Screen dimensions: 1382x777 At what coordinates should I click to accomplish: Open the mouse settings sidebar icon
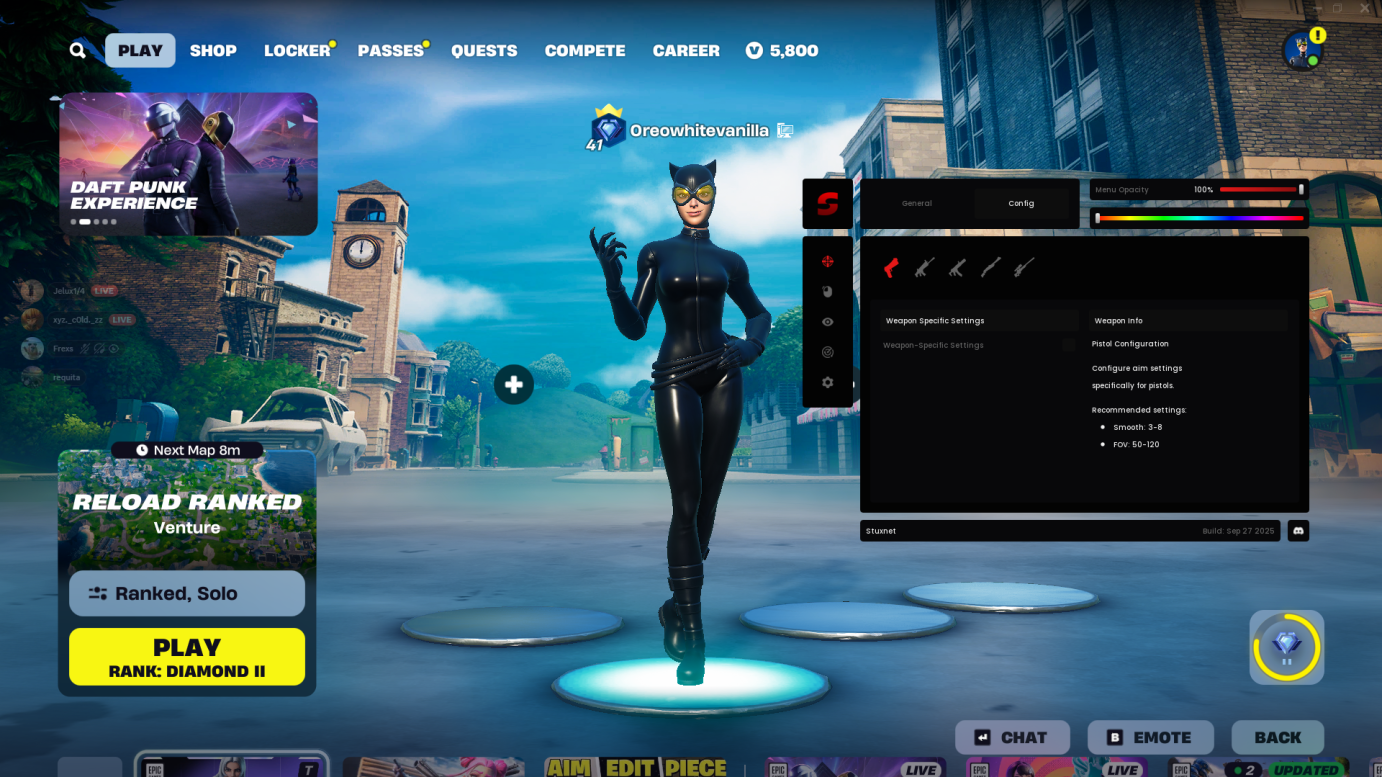click(x=828, y=292)
